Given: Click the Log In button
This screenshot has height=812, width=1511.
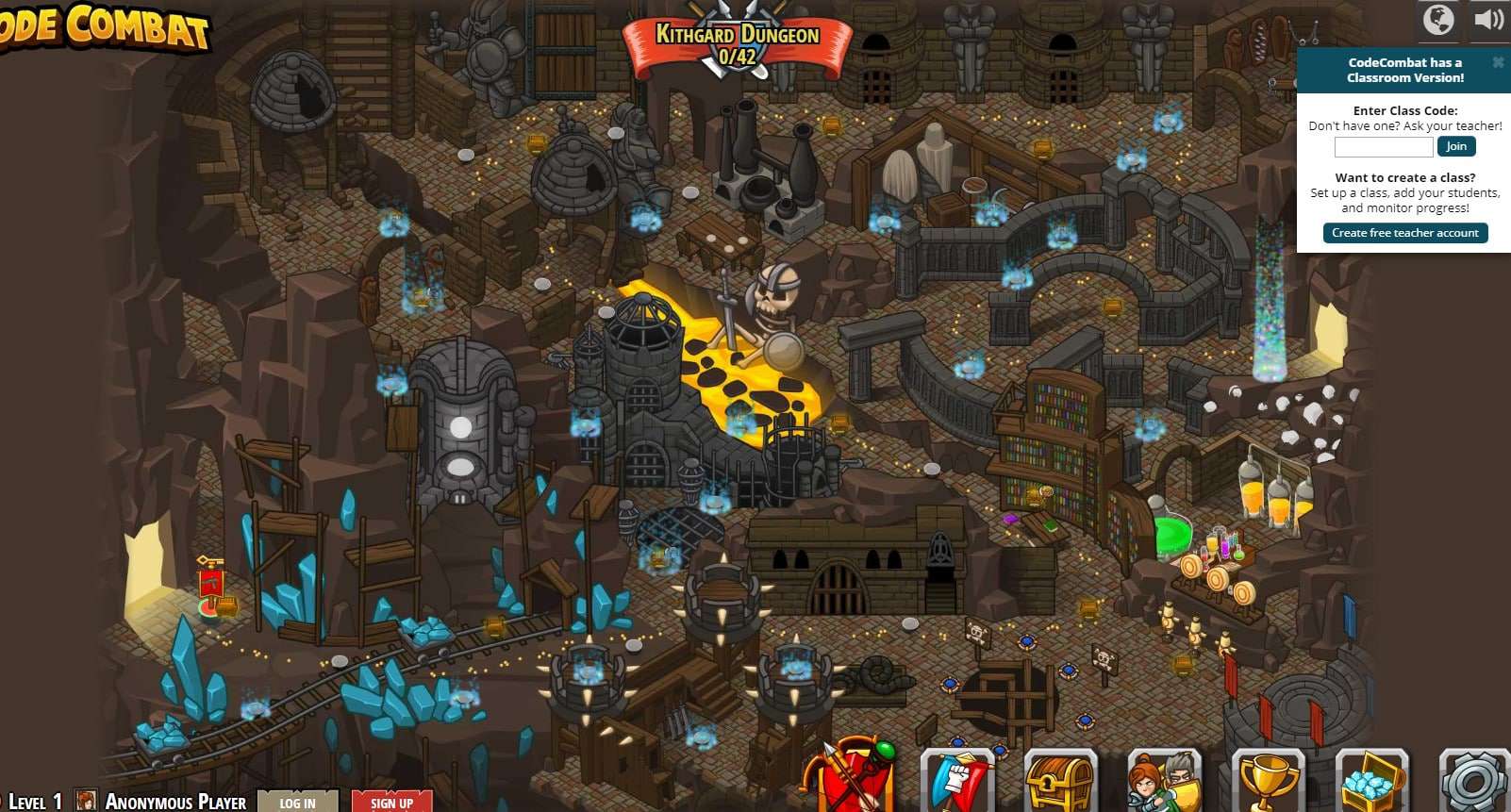Looking at the screenshot, I should [x=297, y=802].
